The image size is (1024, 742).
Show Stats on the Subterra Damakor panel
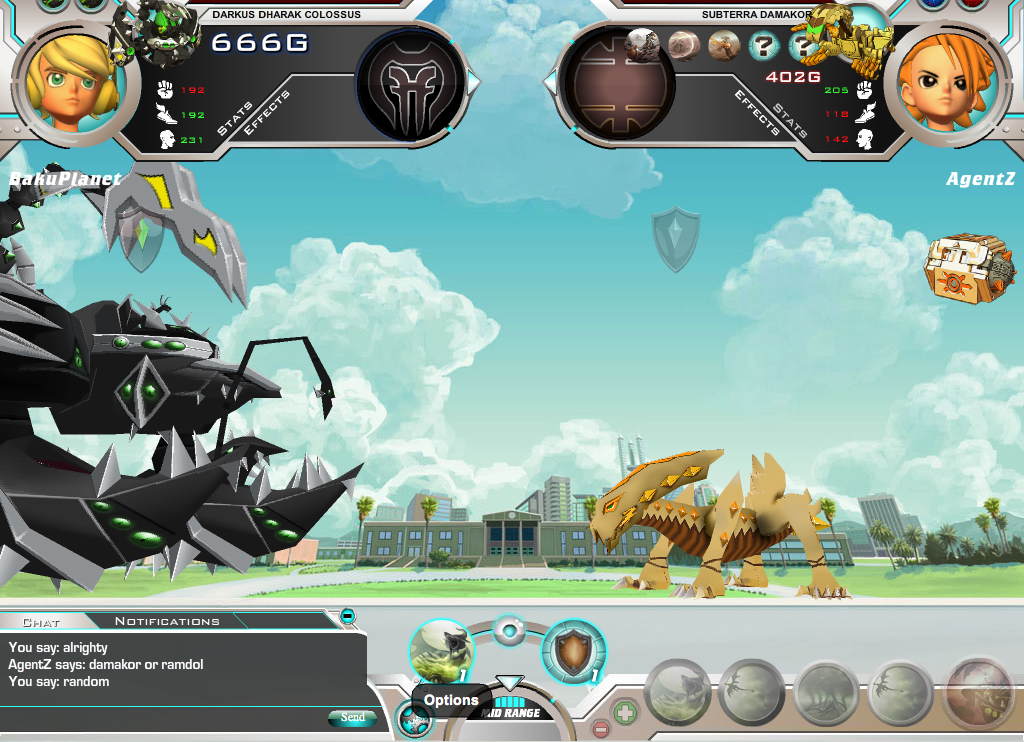(x=790, y=119)
